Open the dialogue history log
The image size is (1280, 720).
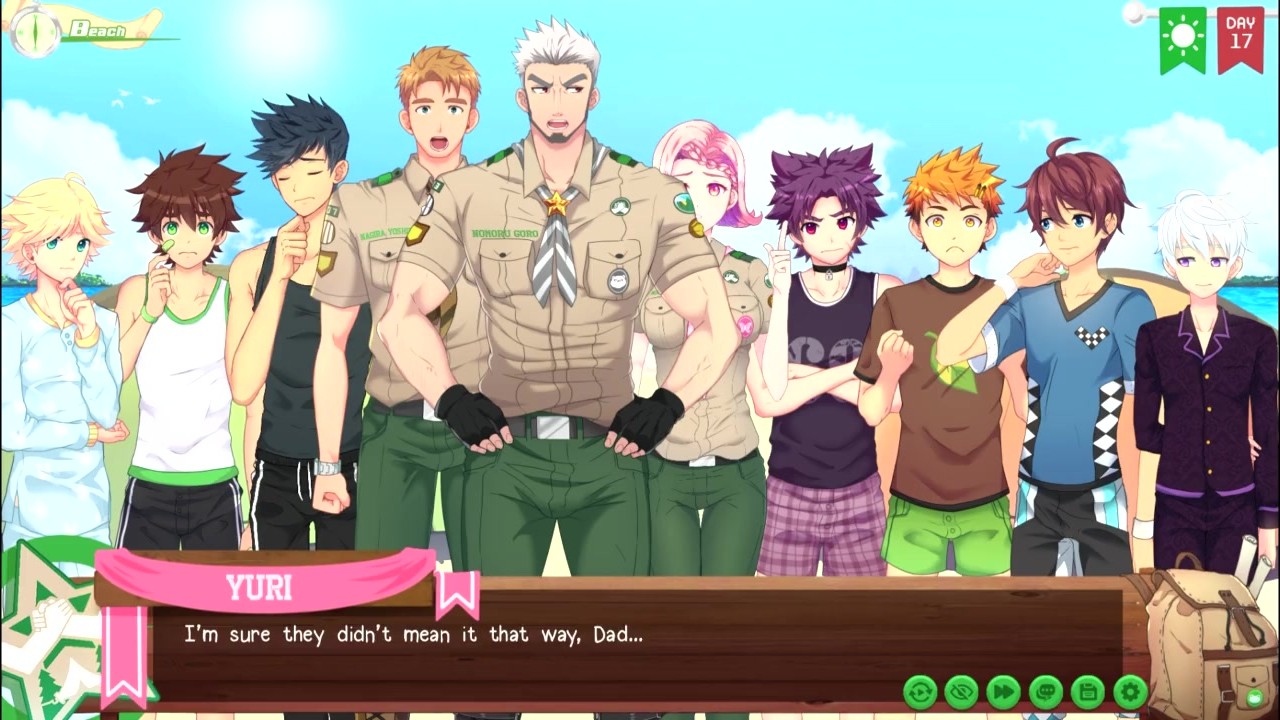[x=1046, y=691]
